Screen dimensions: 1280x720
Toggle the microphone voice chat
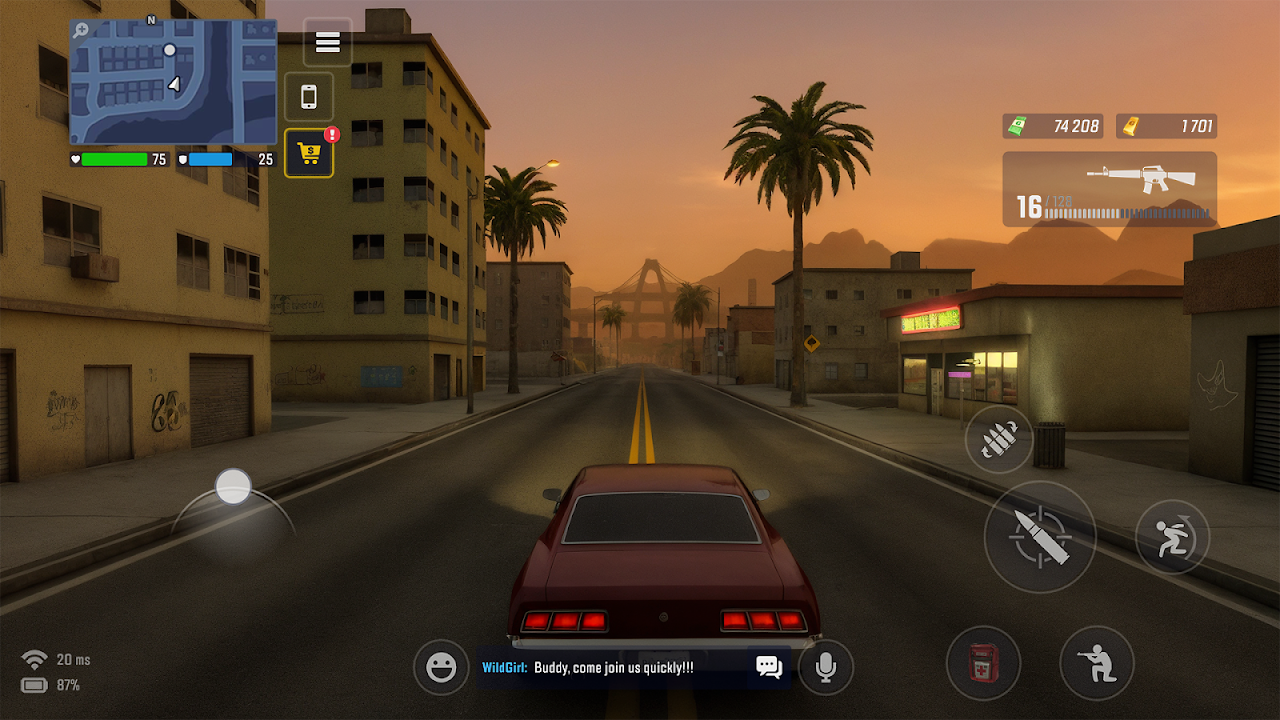826,667
